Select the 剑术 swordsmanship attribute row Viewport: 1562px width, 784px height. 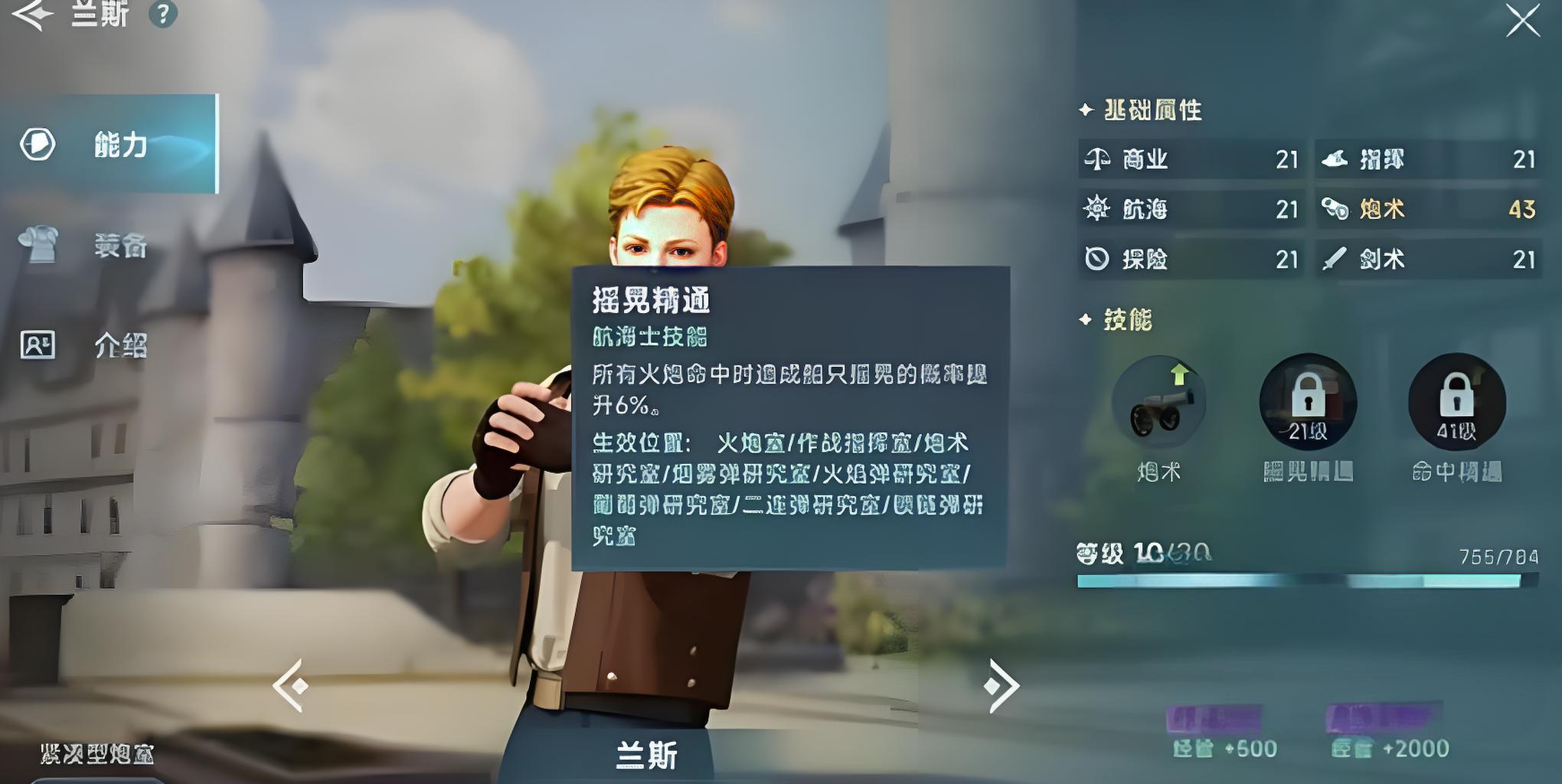pyautogui.click(x=1428, y=260)
